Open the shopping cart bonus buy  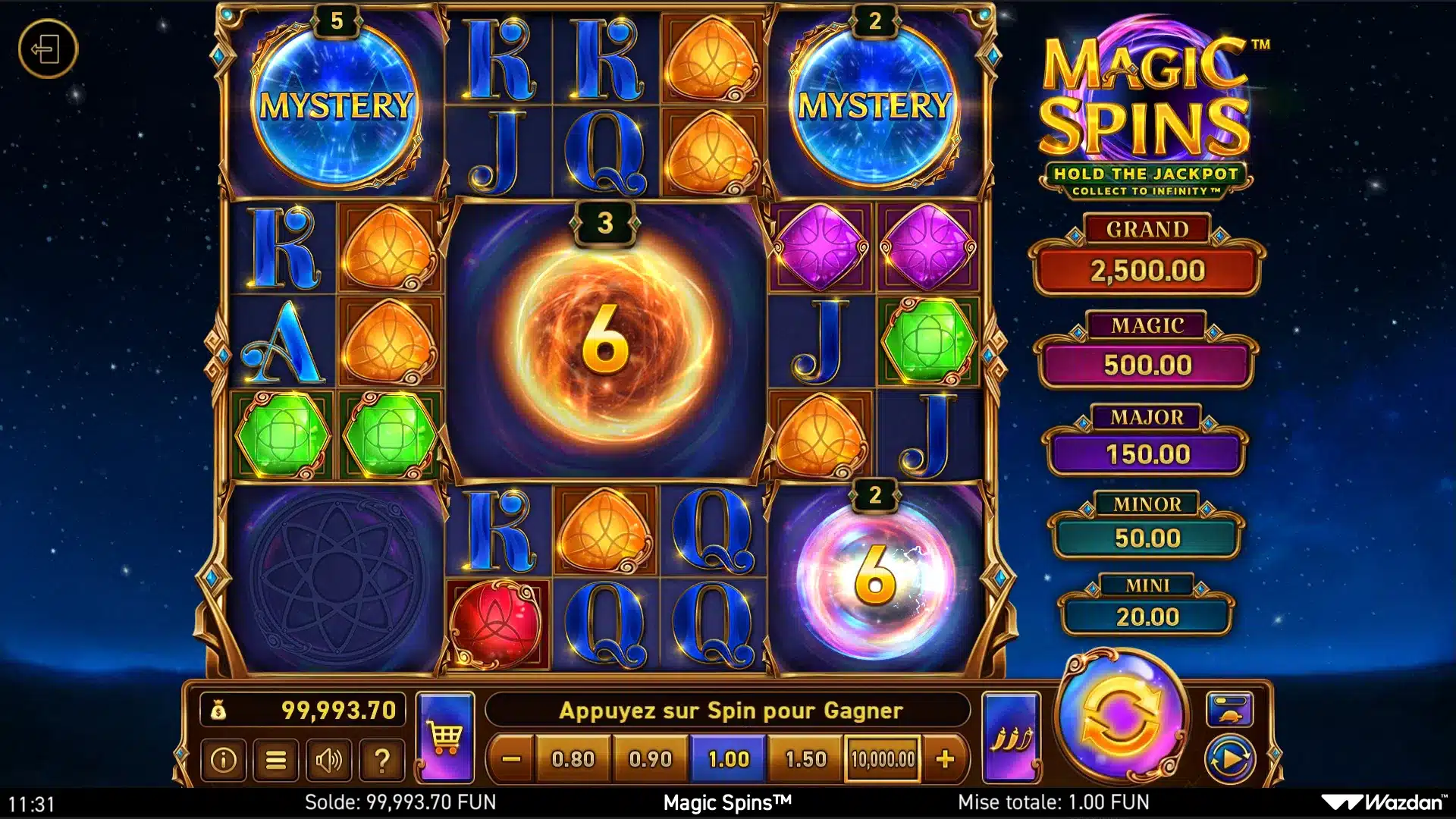pyautogui.click(x=445, y=737)
